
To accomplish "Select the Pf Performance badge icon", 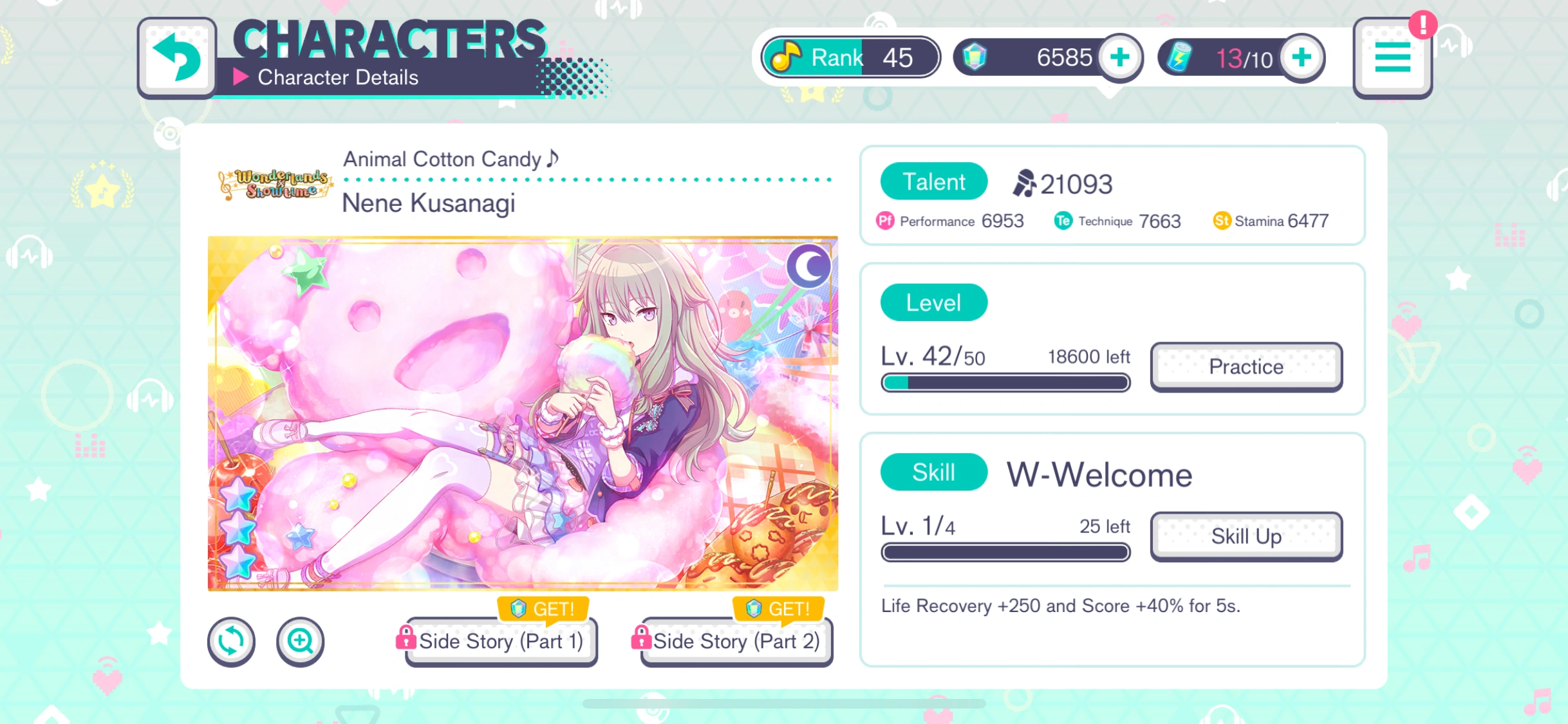I will click(884, 221).
